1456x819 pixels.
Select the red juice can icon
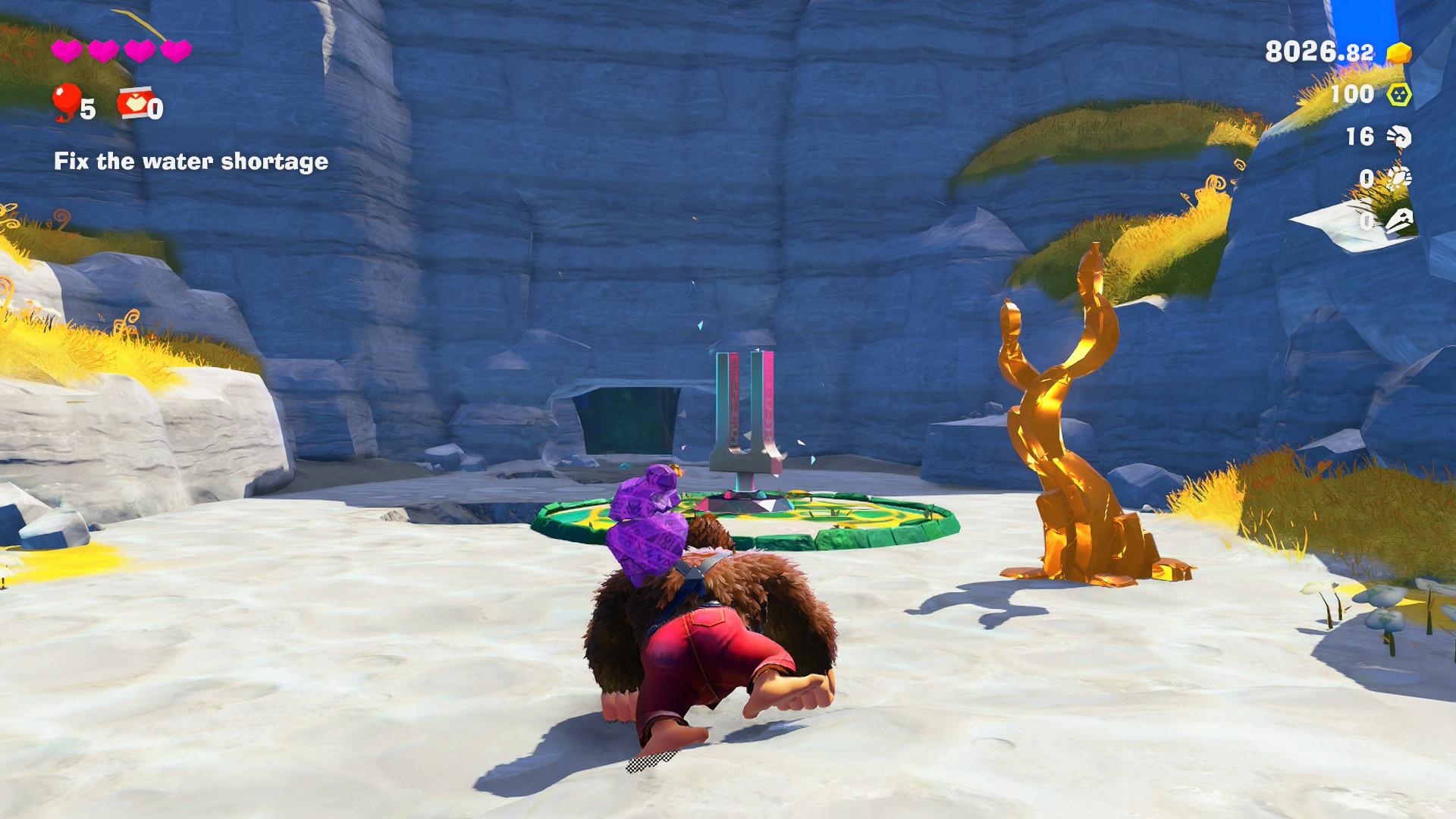click(x=131, y=105)
